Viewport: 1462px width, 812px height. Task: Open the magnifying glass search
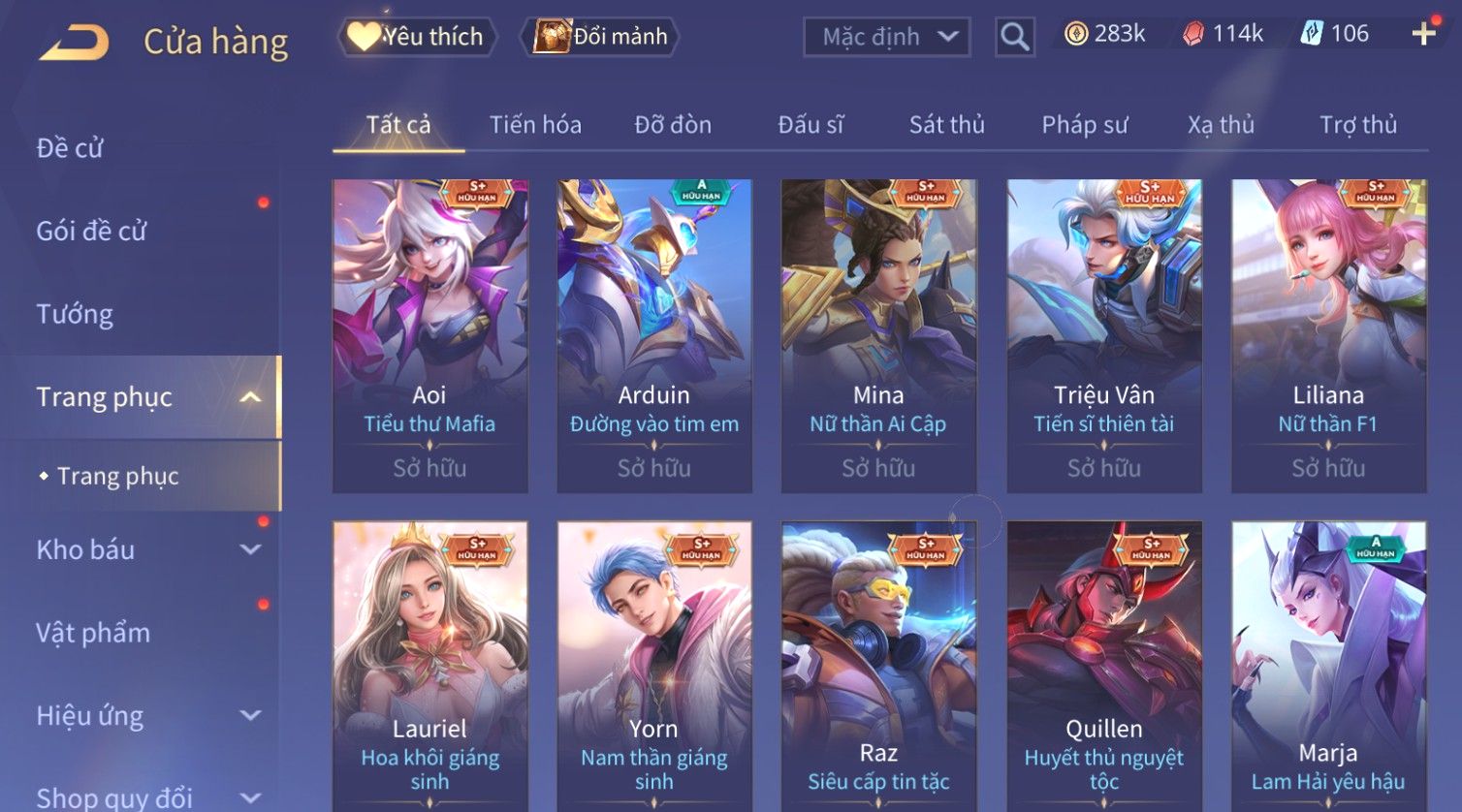click(x=1014, y=37)
